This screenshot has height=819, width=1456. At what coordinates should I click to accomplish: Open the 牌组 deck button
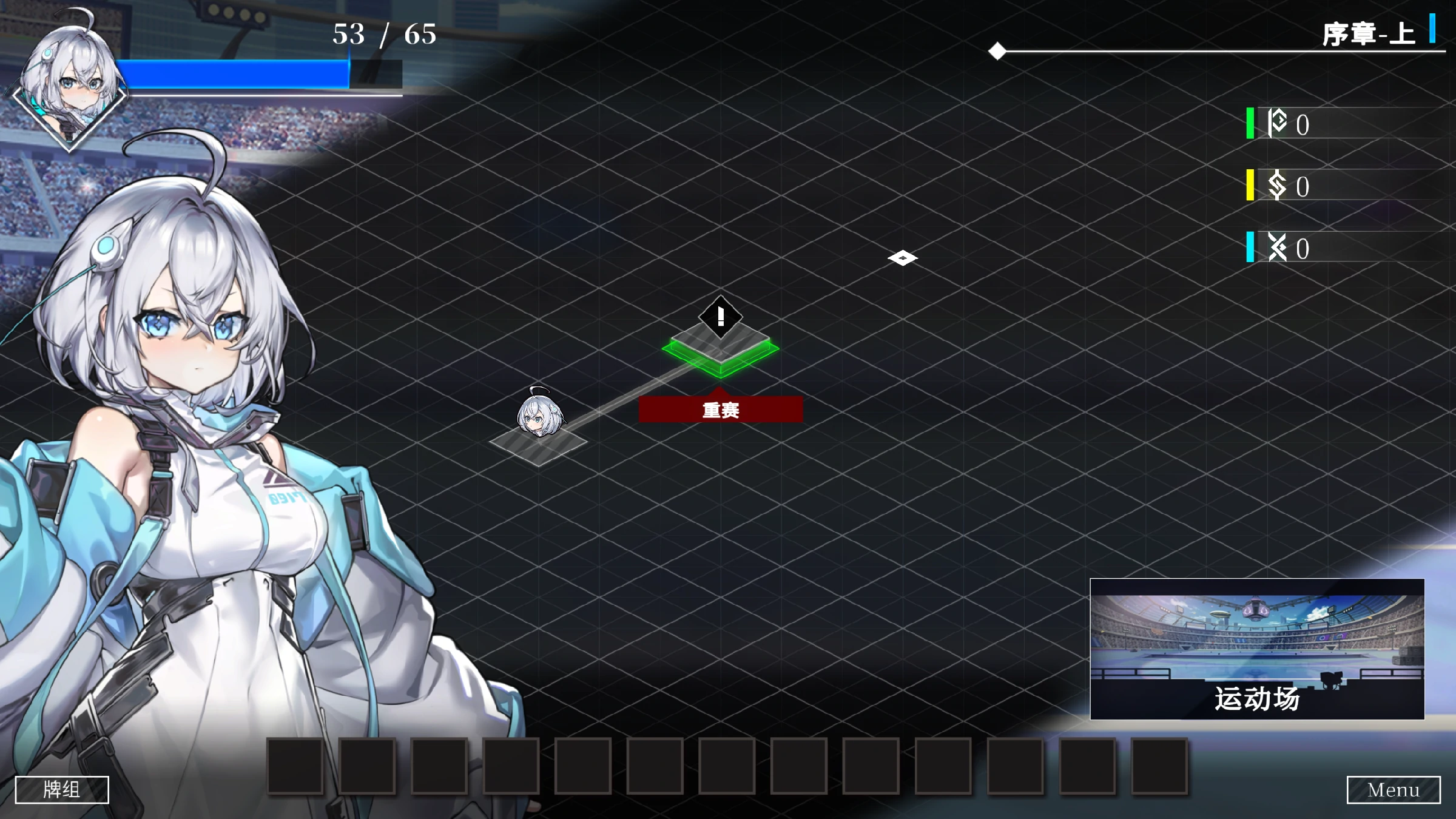coord(62,789)
